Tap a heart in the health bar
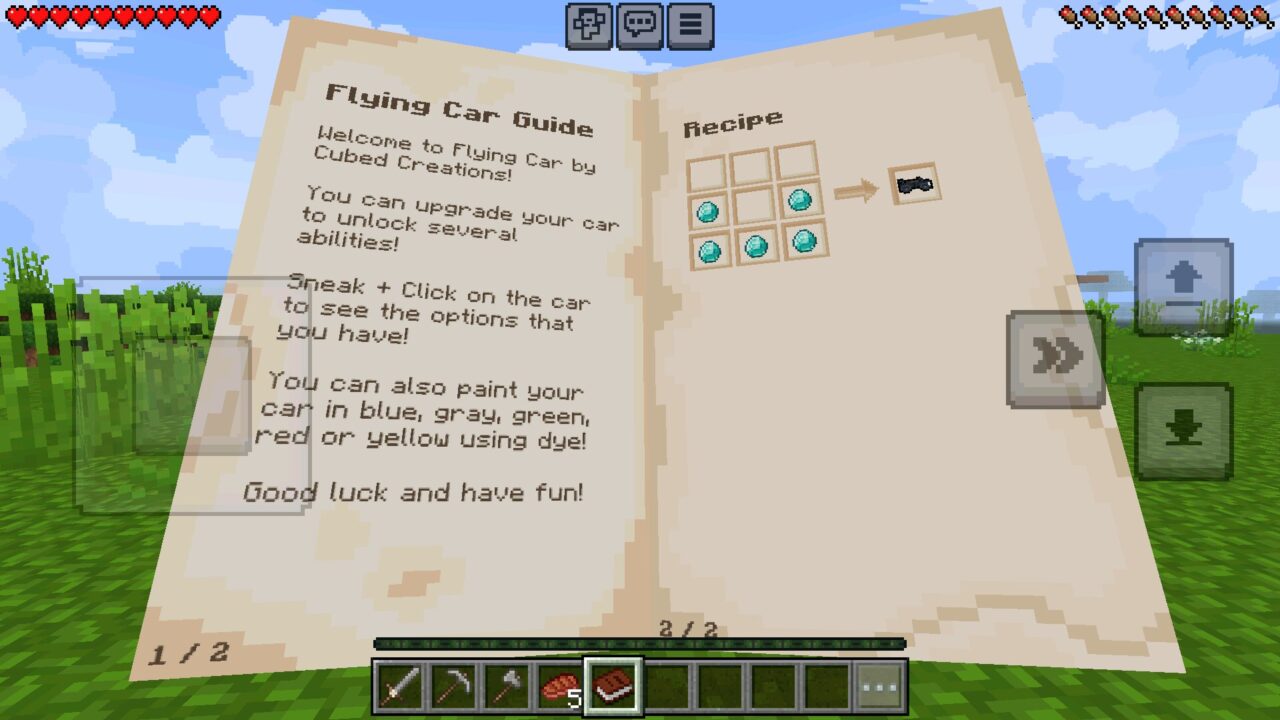The image size is (1280, 720). coord(100,17)
